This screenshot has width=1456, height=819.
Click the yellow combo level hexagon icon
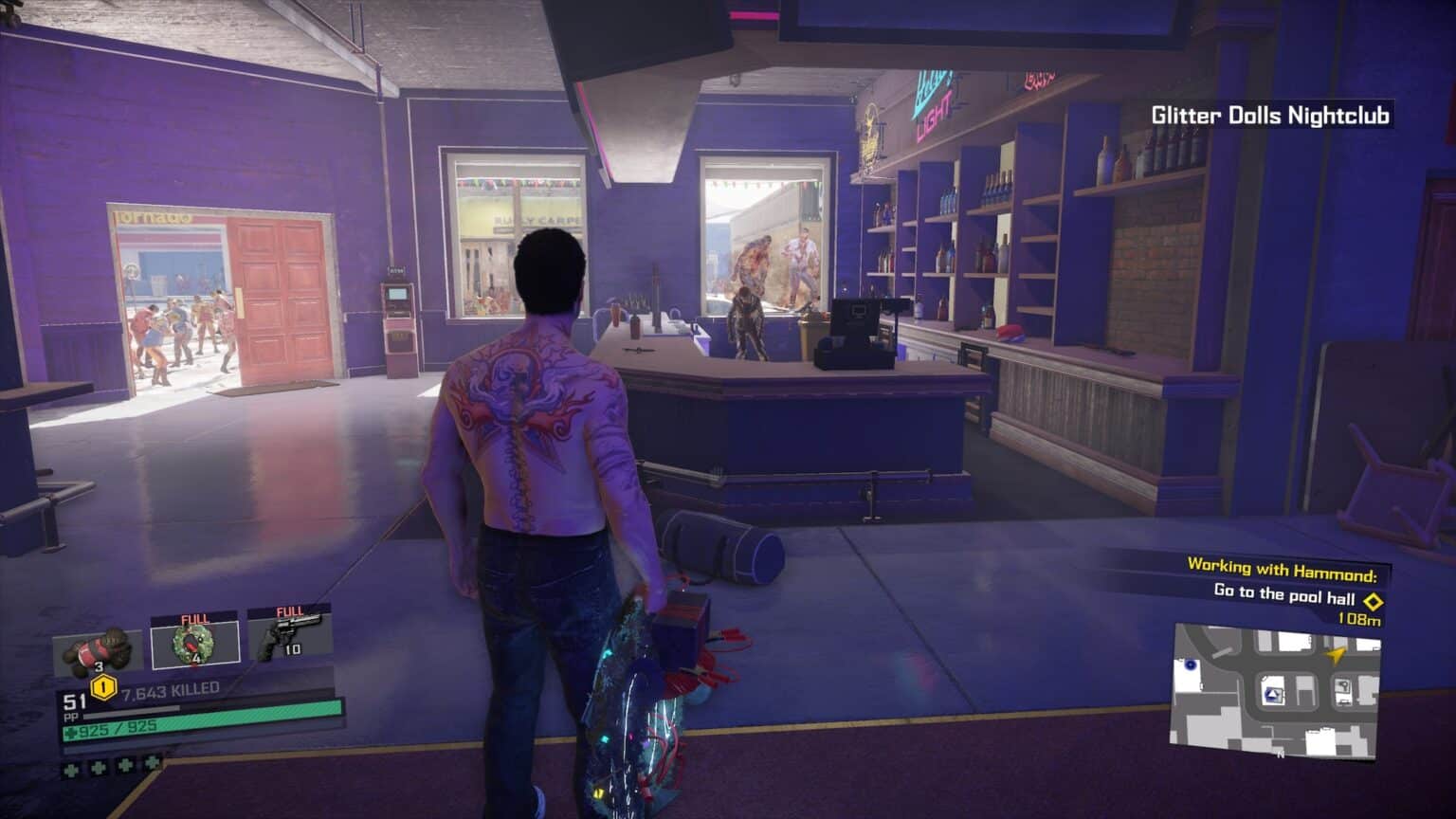click(101, 686)
